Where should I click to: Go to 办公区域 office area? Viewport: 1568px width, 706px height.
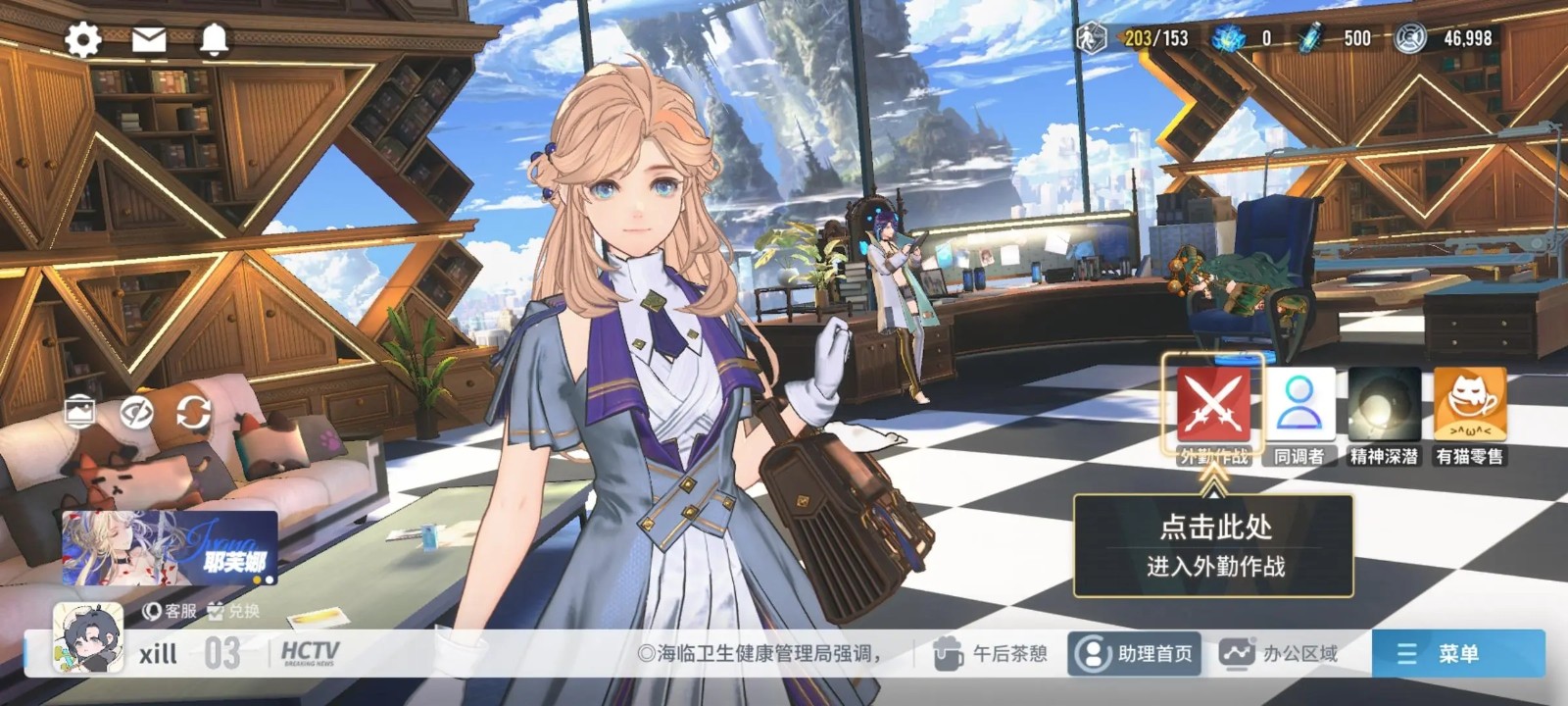coord(1279,654)
